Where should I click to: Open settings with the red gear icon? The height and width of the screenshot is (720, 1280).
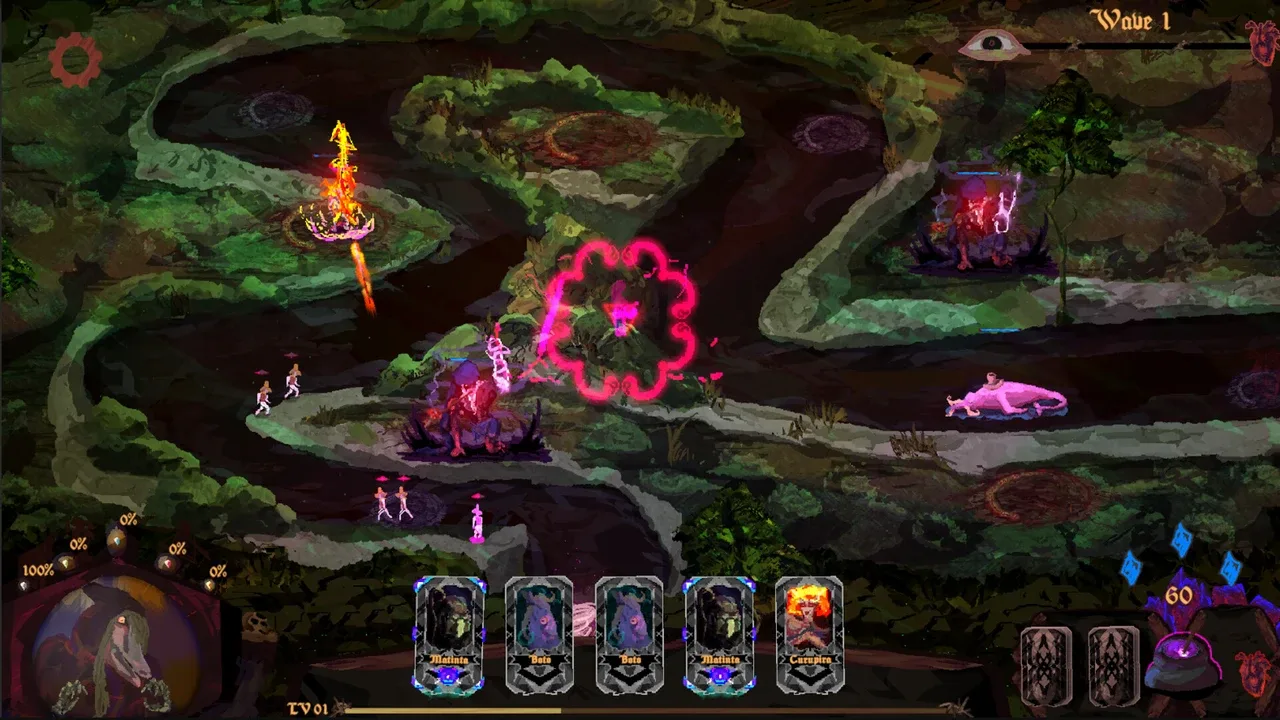pyautogui.click(x=76, y=60)
